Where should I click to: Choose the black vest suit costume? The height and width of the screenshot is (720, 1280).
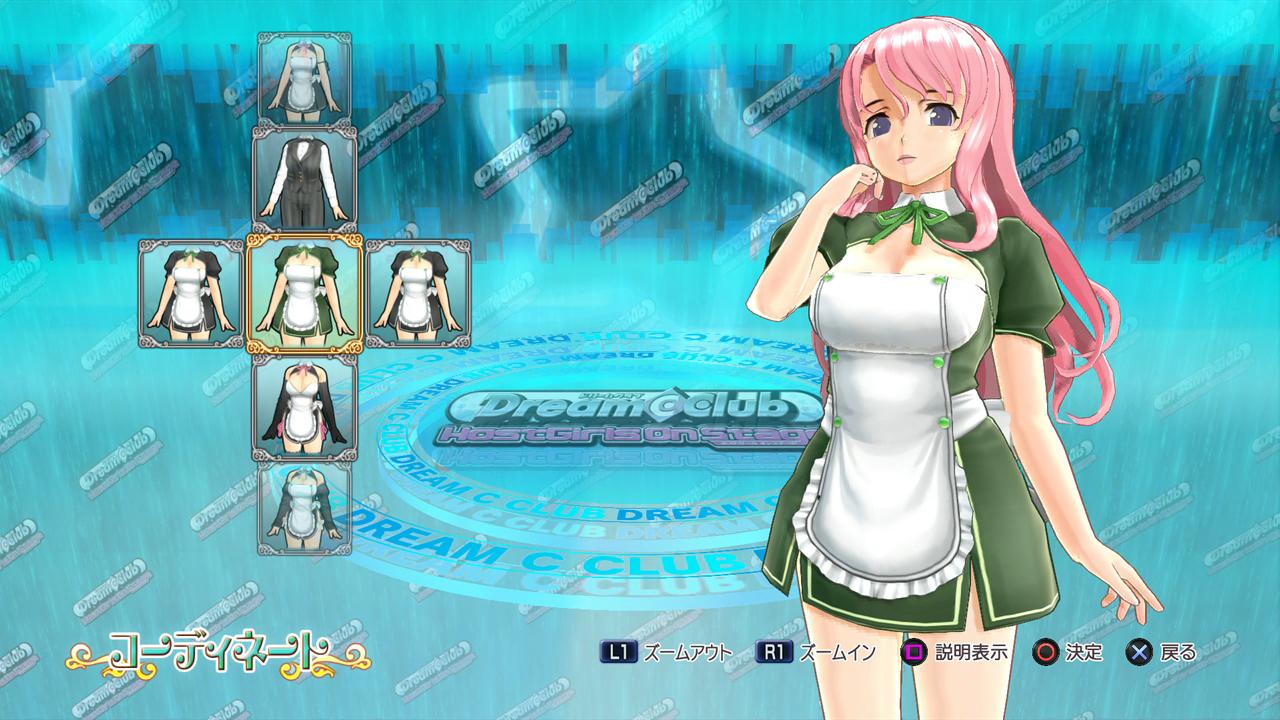coord(304,179)
